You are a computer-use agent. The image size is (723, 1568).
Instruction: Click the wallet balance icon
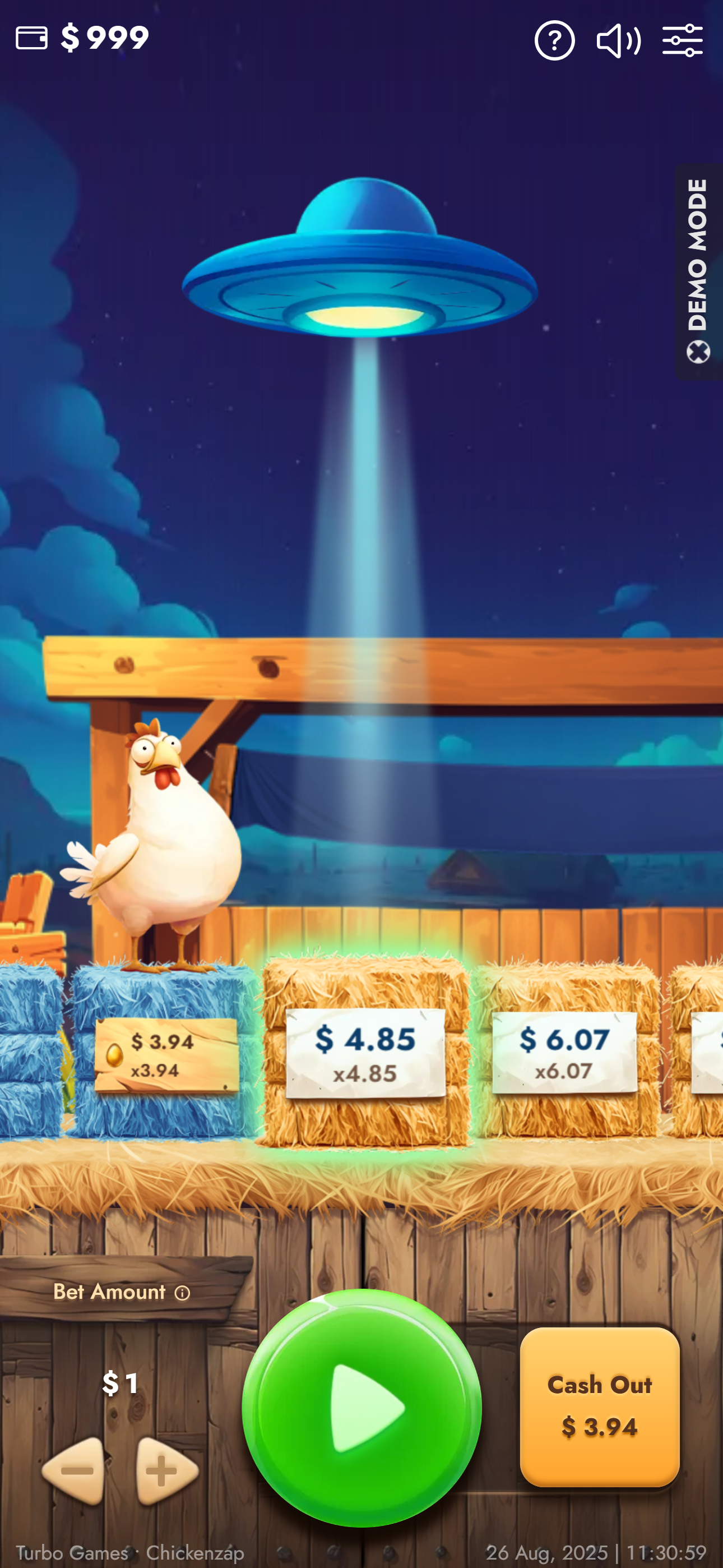31,38
